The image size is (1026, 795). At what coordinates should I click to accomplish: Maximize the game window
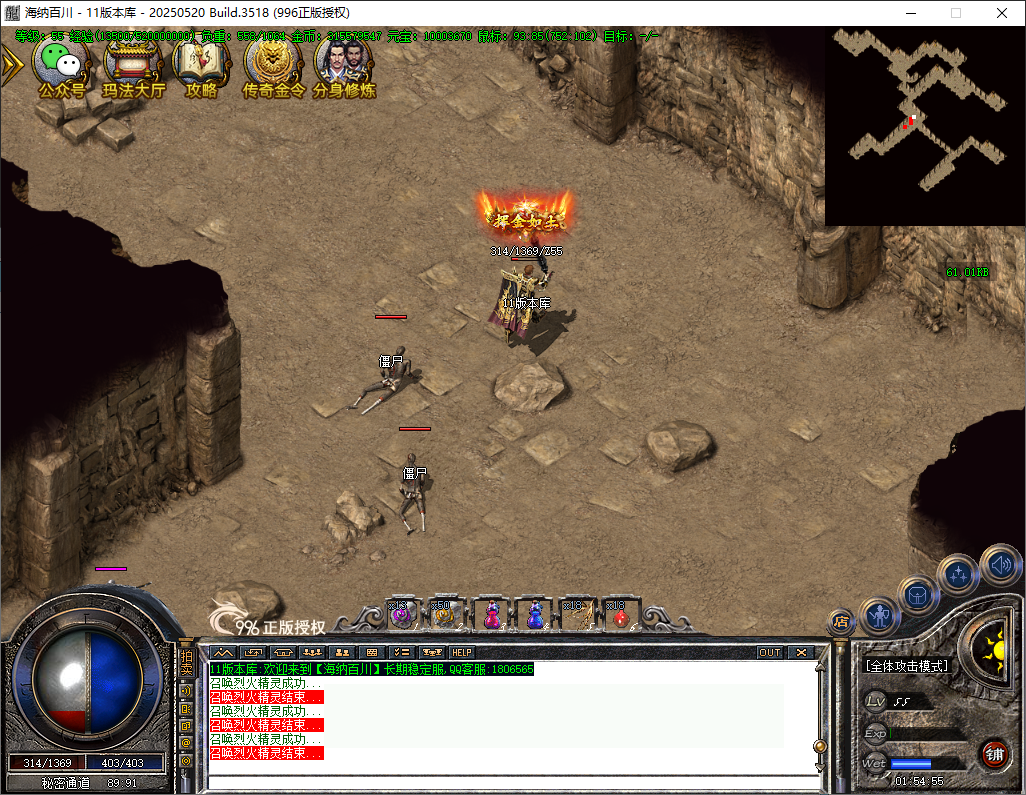pos(955,13)
